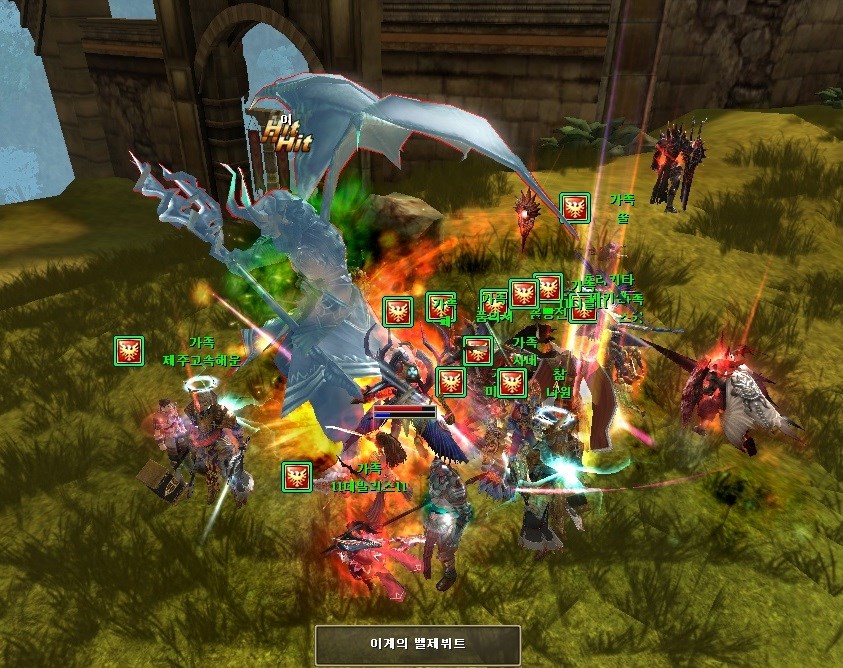Select the guild emblem beside 미데랄리스11
Viewport: 843px width, 668px height.
[x=297, y=476]
